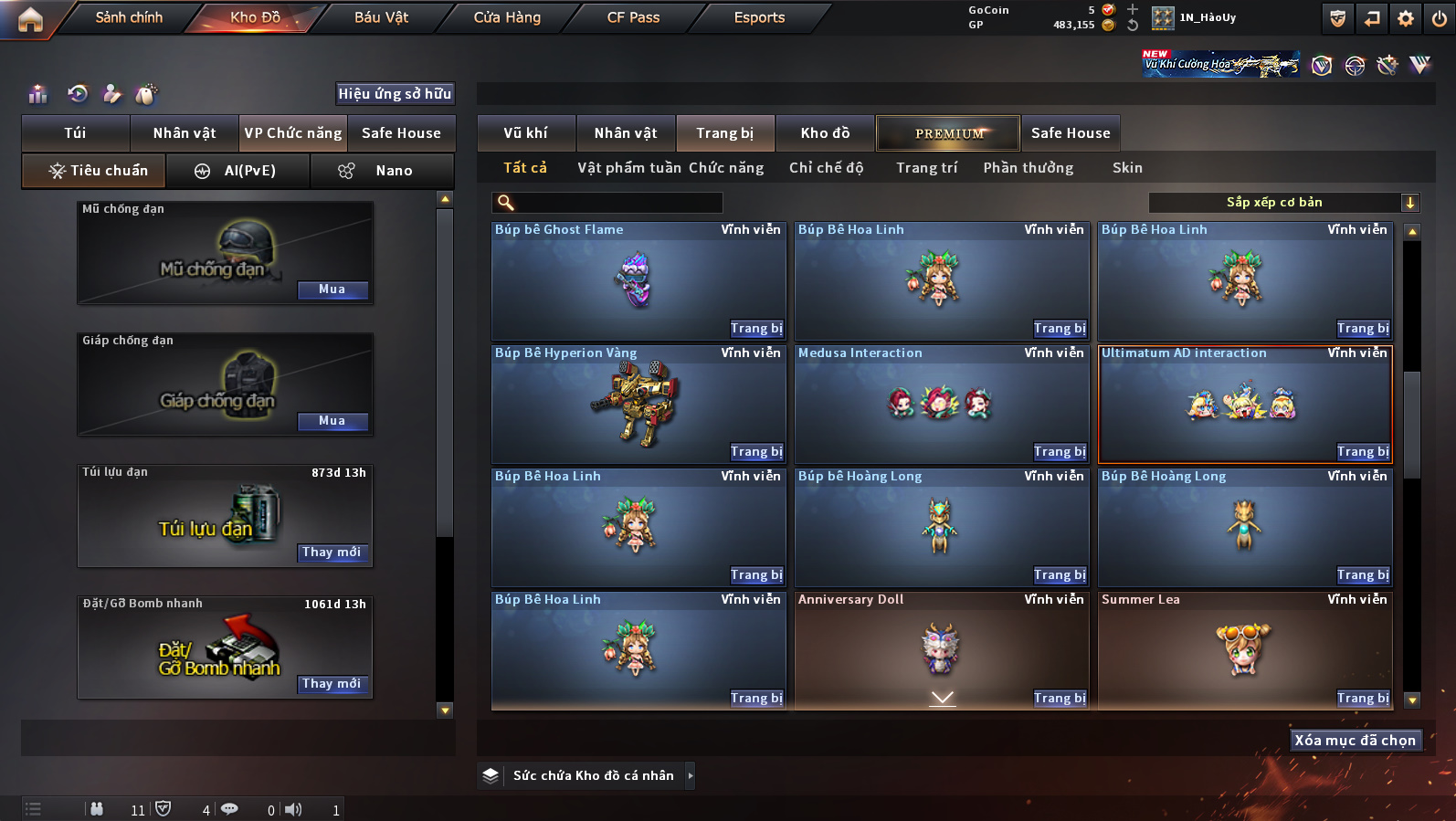Open settings via the gear icon
1456x821 pixels.
coord(1406,18)
